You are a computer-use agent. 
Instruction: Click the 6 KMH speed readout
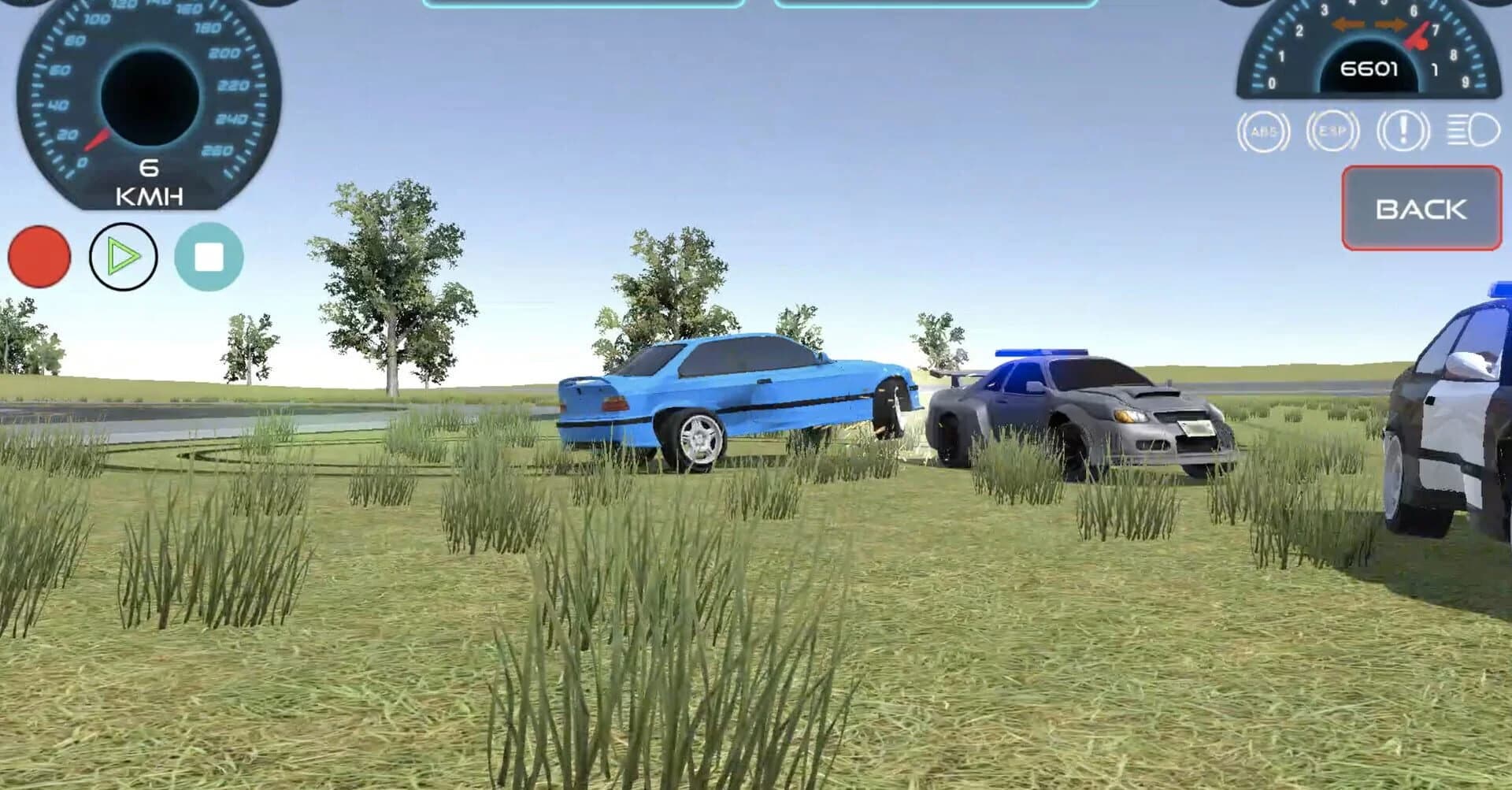[151, 181]
